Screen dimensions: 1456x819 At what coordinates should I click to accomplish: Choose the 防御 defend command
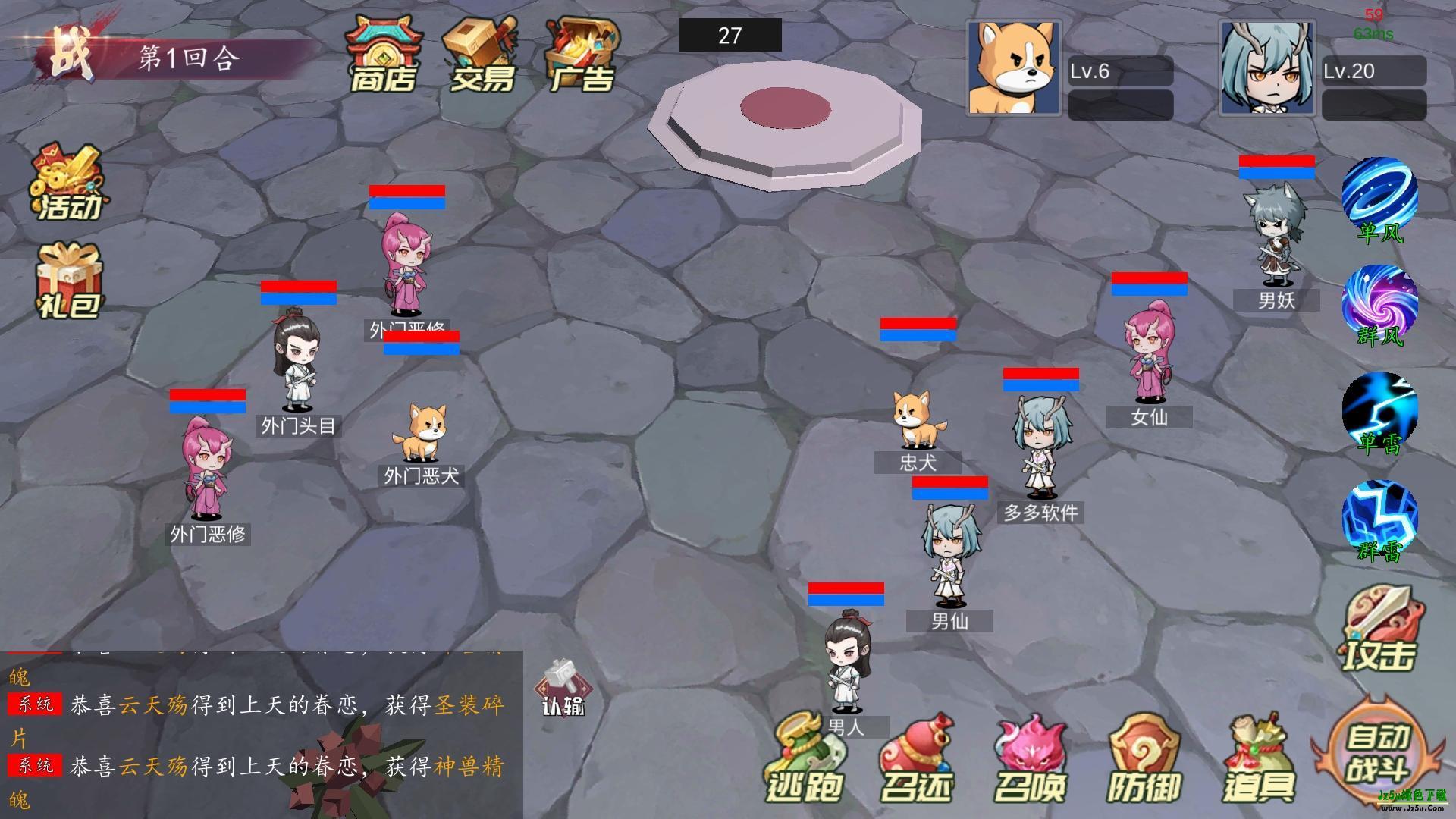tap(1144, 760)
